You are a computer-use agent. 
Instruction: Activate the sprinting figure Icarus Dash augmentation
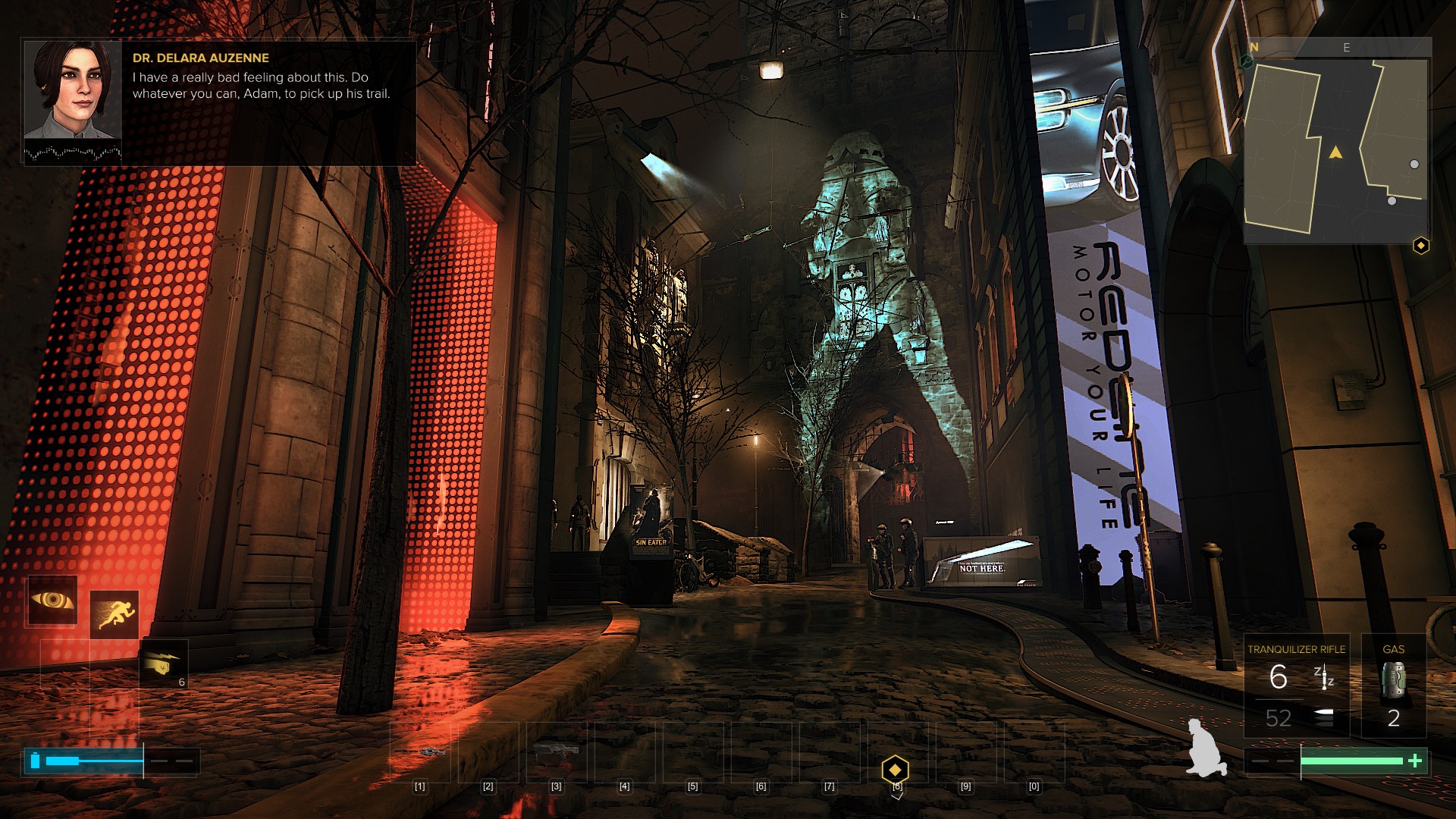coord(114,613)
